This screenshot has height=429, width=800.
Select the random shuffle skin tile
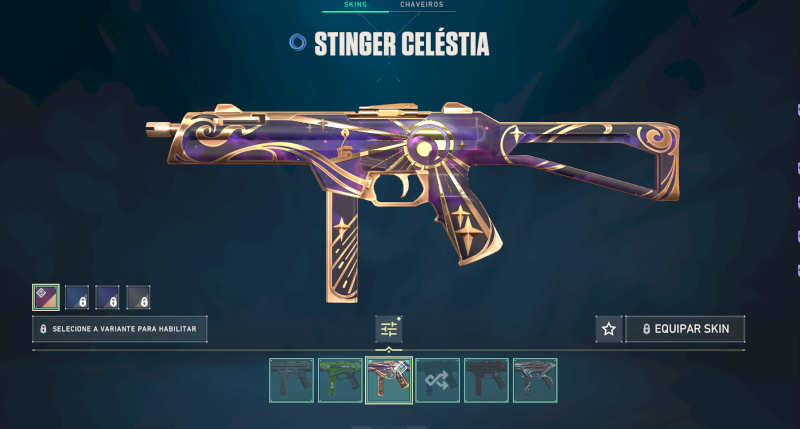[438, 380]
